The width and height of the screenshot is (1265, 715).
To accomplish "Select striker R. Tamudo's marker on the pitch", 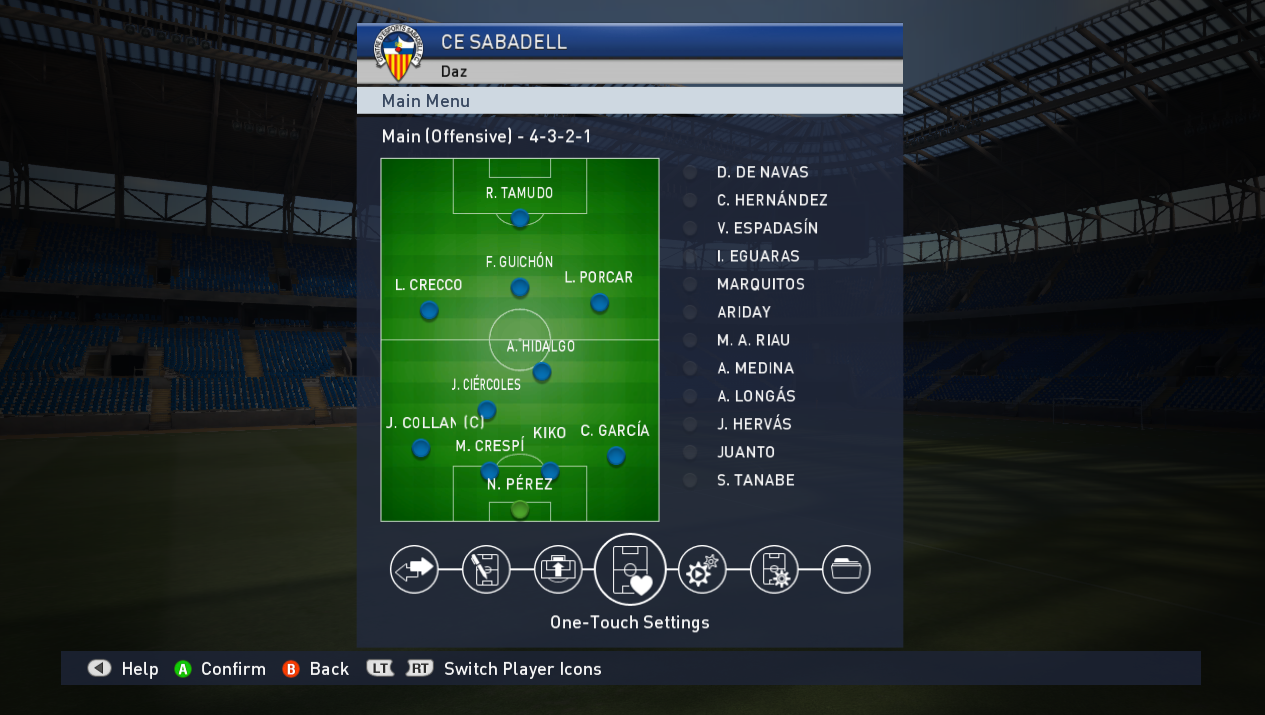I will [x=520, y=217].
